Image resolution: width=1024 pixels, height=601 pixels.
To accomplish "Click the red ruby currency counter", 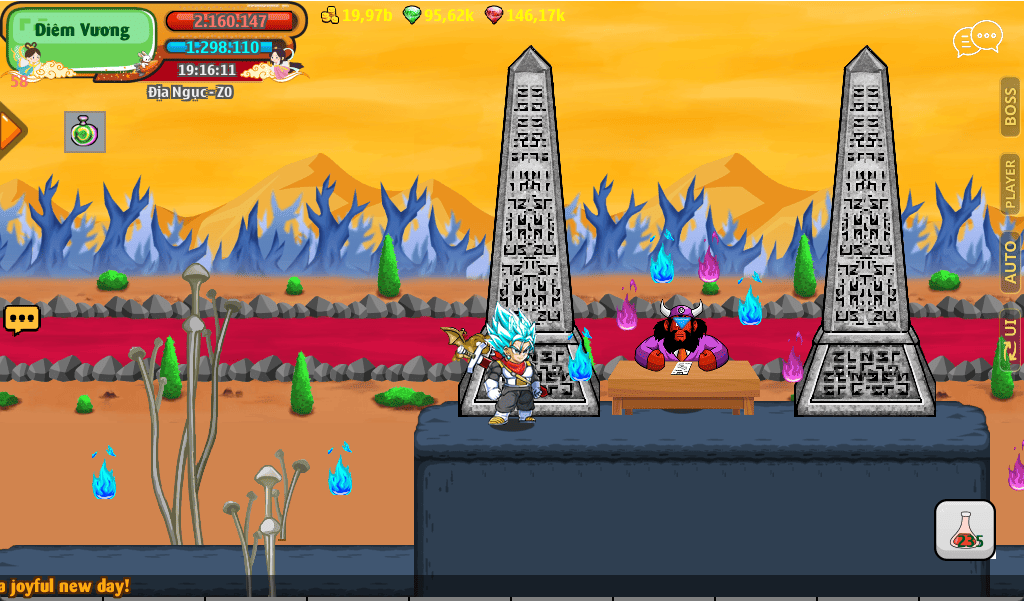I will click(524, 15).
